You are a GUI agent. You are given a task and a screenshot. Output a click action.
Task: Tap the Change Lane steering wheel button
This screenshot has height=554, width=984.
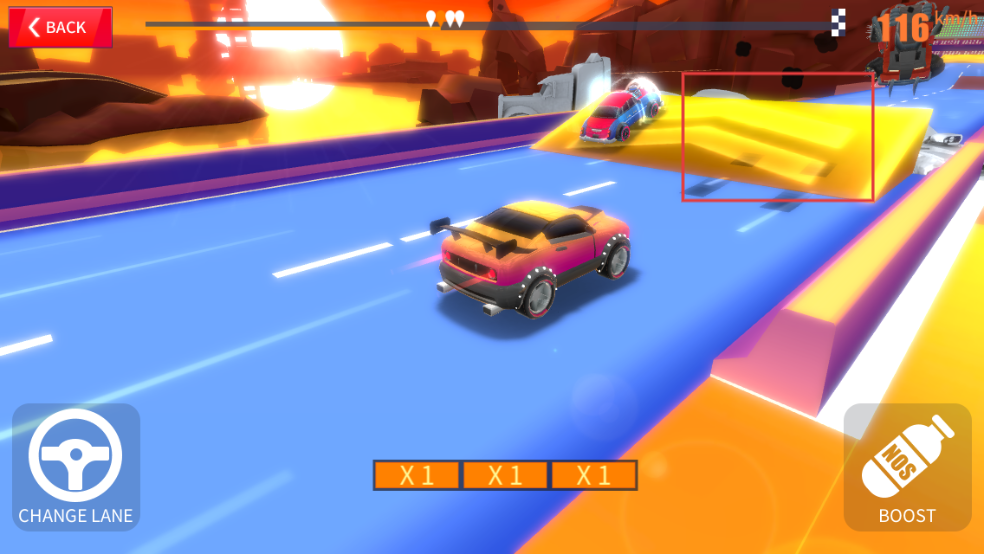click(76, 466)
